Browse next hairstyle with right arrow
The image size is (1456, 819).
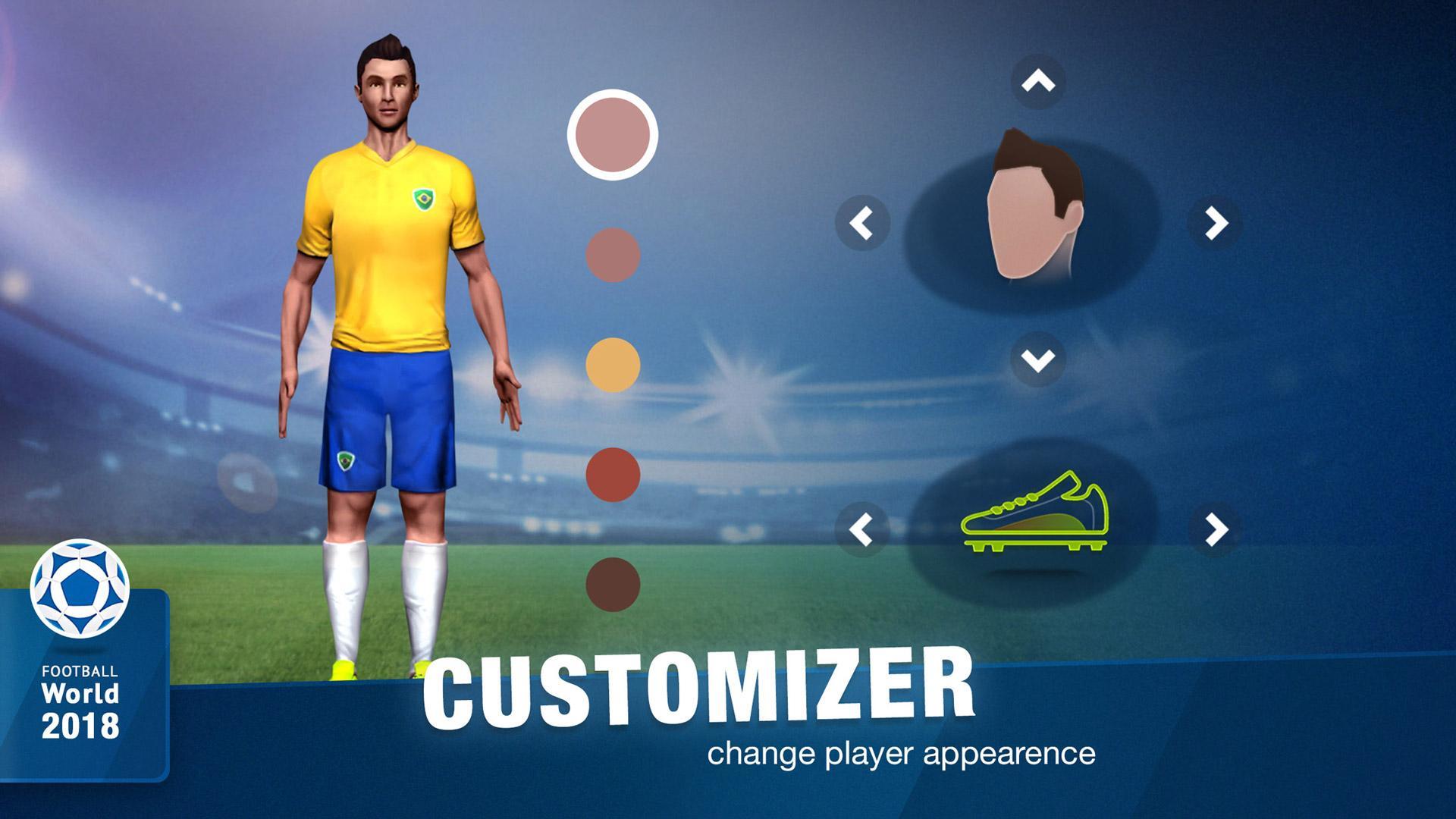[x=1213, y=224]
